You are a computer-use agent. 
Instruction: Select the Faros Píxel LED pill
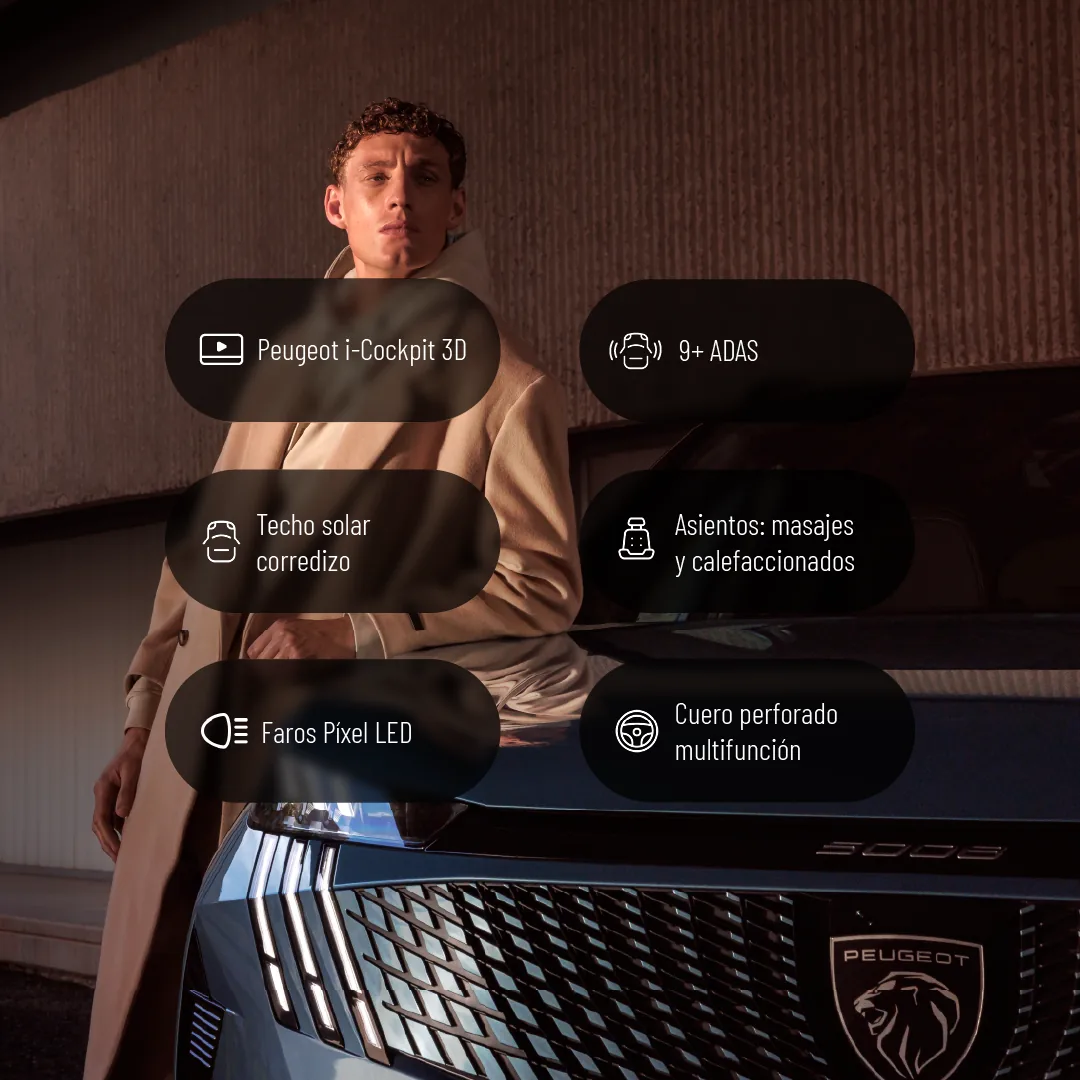332,732
